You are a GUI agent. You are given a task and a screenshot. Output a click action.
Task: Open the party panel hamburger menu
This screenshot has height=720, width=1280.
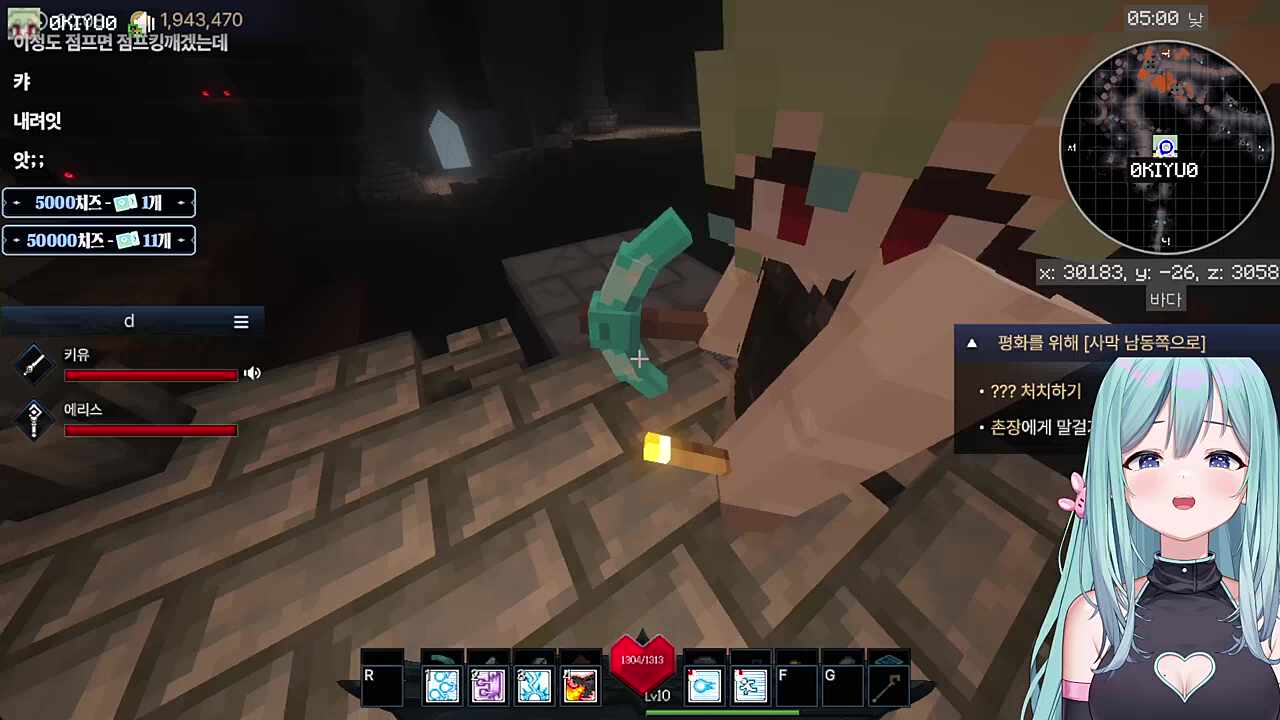click(241, 322)
